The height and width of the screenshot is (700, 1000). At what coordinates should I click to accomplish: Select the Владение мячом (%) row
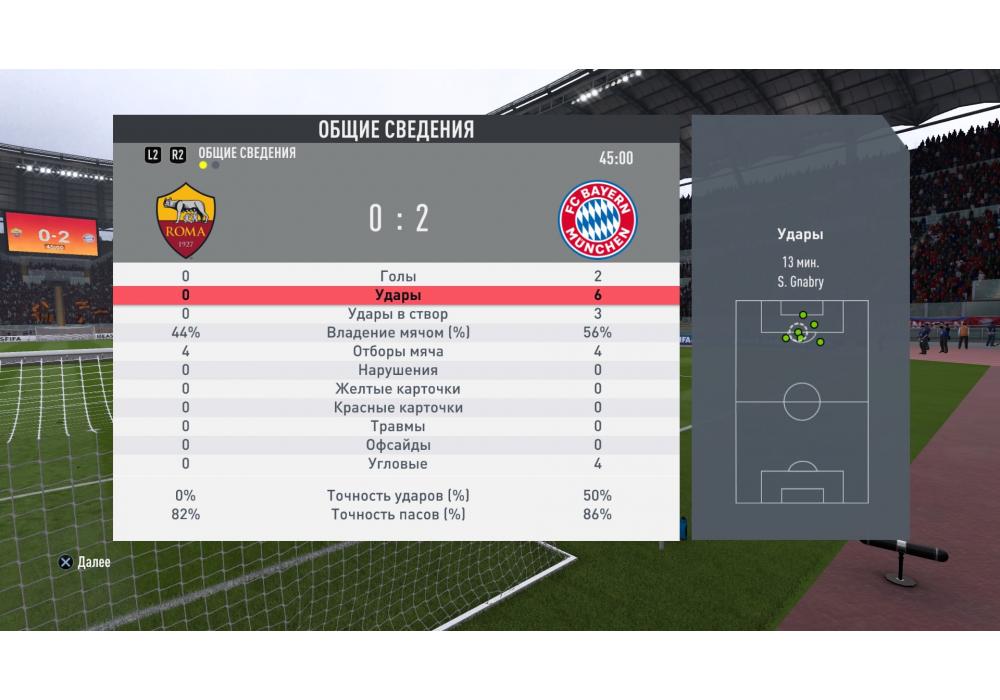tap(397, 333)
